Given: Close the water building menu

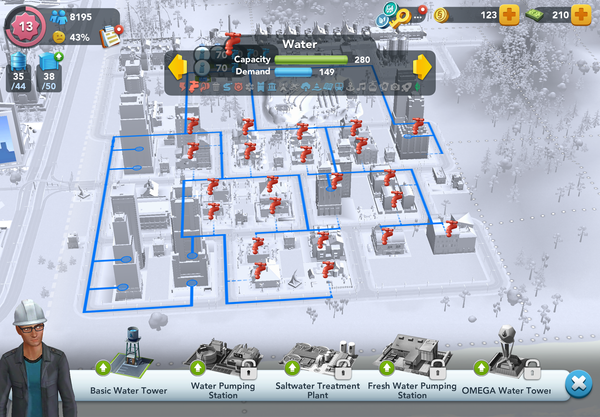Looking at the screenshot, I should pos(577,383).
